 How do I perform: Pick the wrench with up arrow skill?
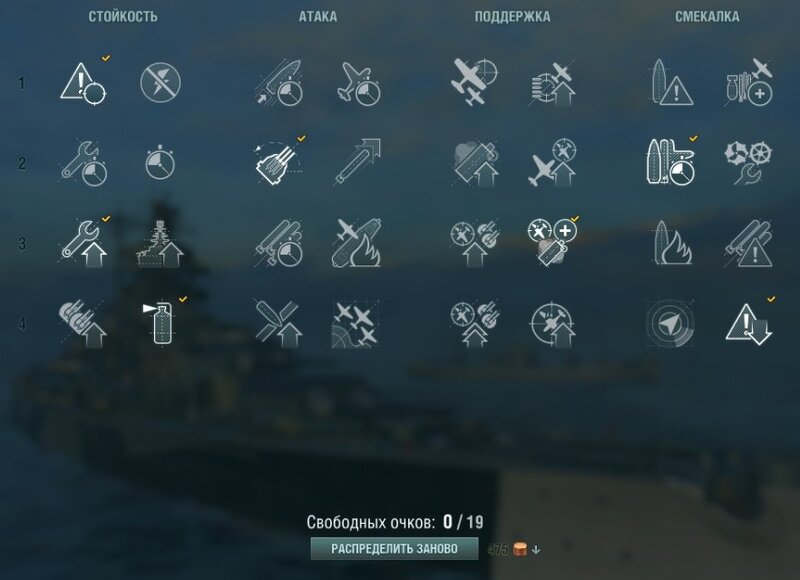click(84, 242)
